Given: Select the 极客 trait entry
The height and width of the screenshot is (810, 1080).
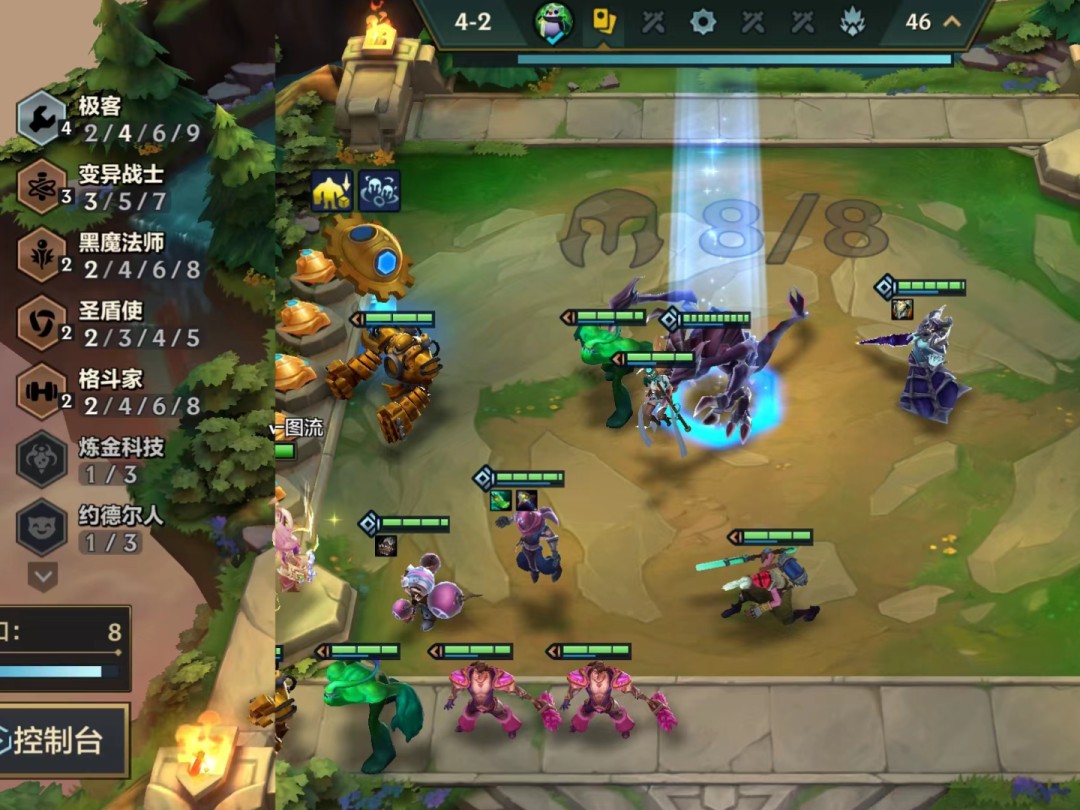Looking at the screenshot, I should (x=42, y=118).
